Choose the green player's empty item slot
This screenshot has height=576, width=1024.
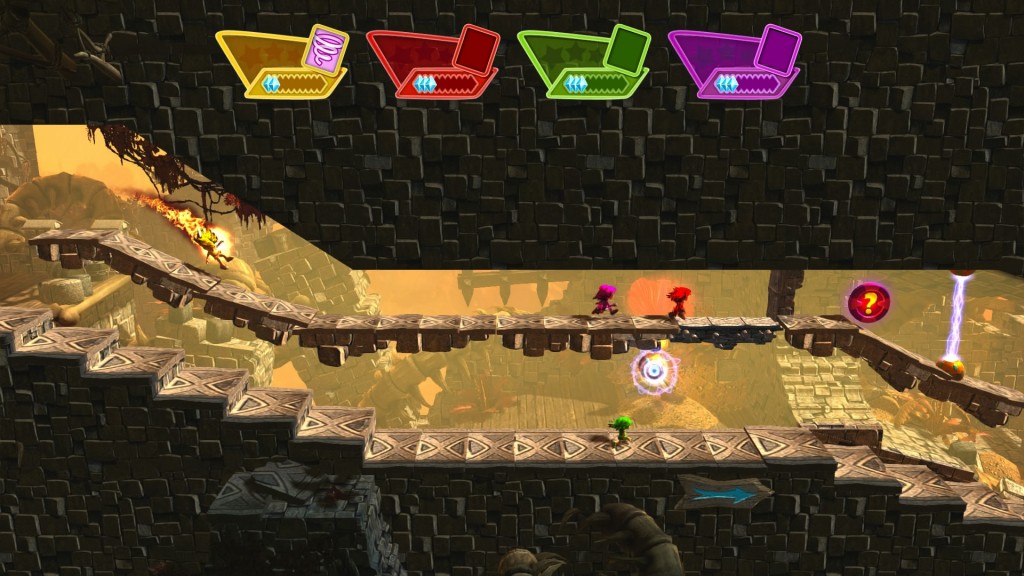[x=628, y=47]
